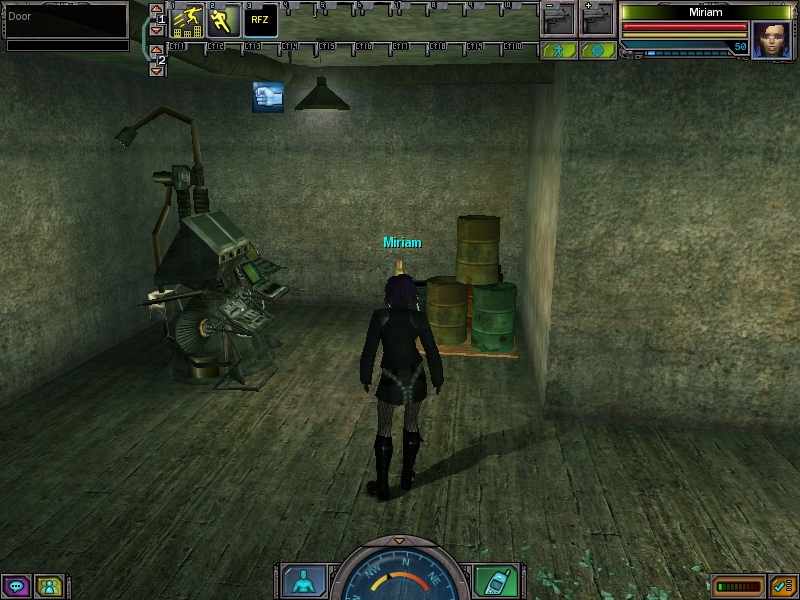This screenshot has height=600, width=800.
Task: Click Miriam's character portrait
Action: (x=770, y=40)
